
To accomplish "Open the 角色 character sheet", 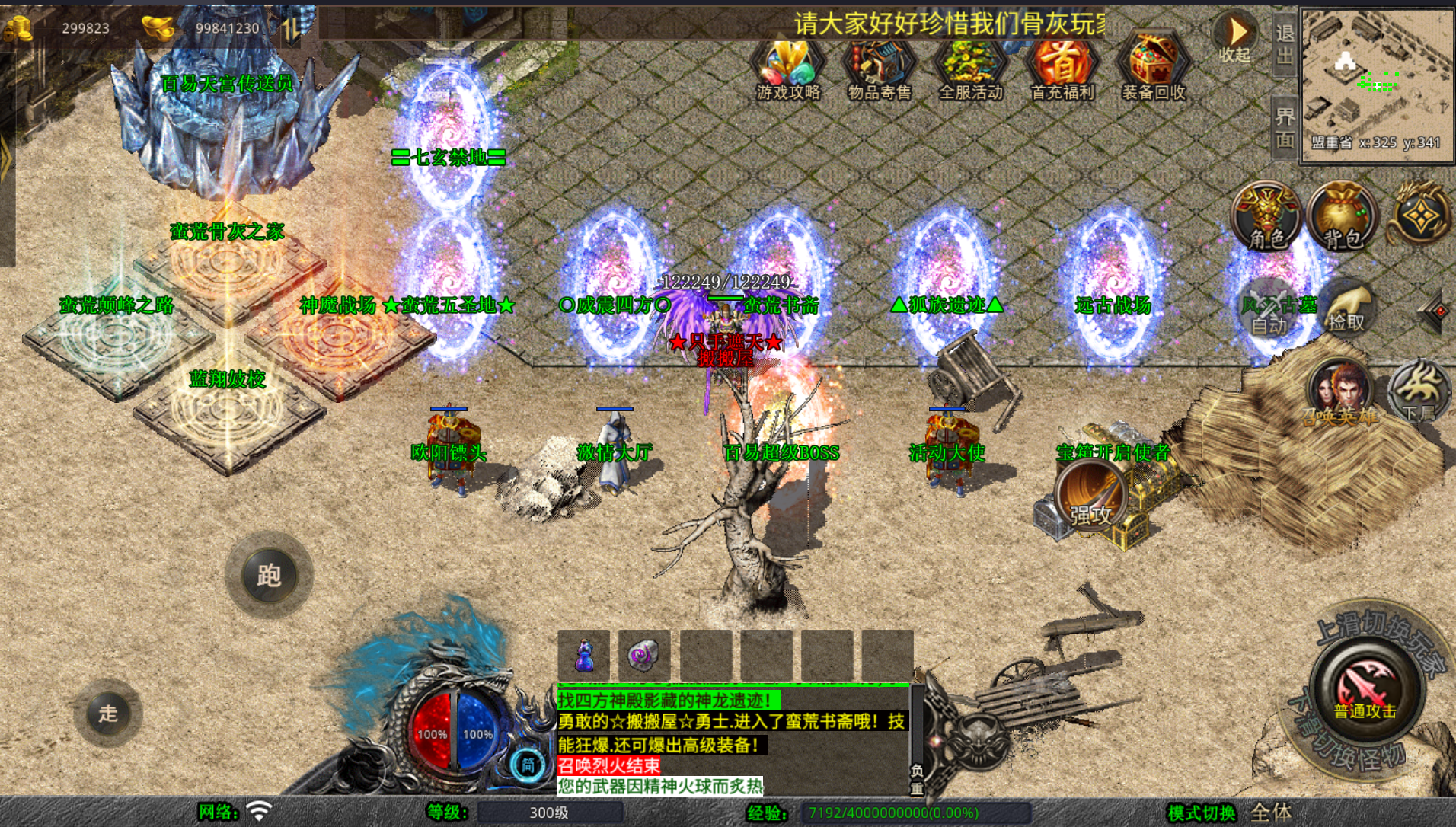I will click(1267, 216).
